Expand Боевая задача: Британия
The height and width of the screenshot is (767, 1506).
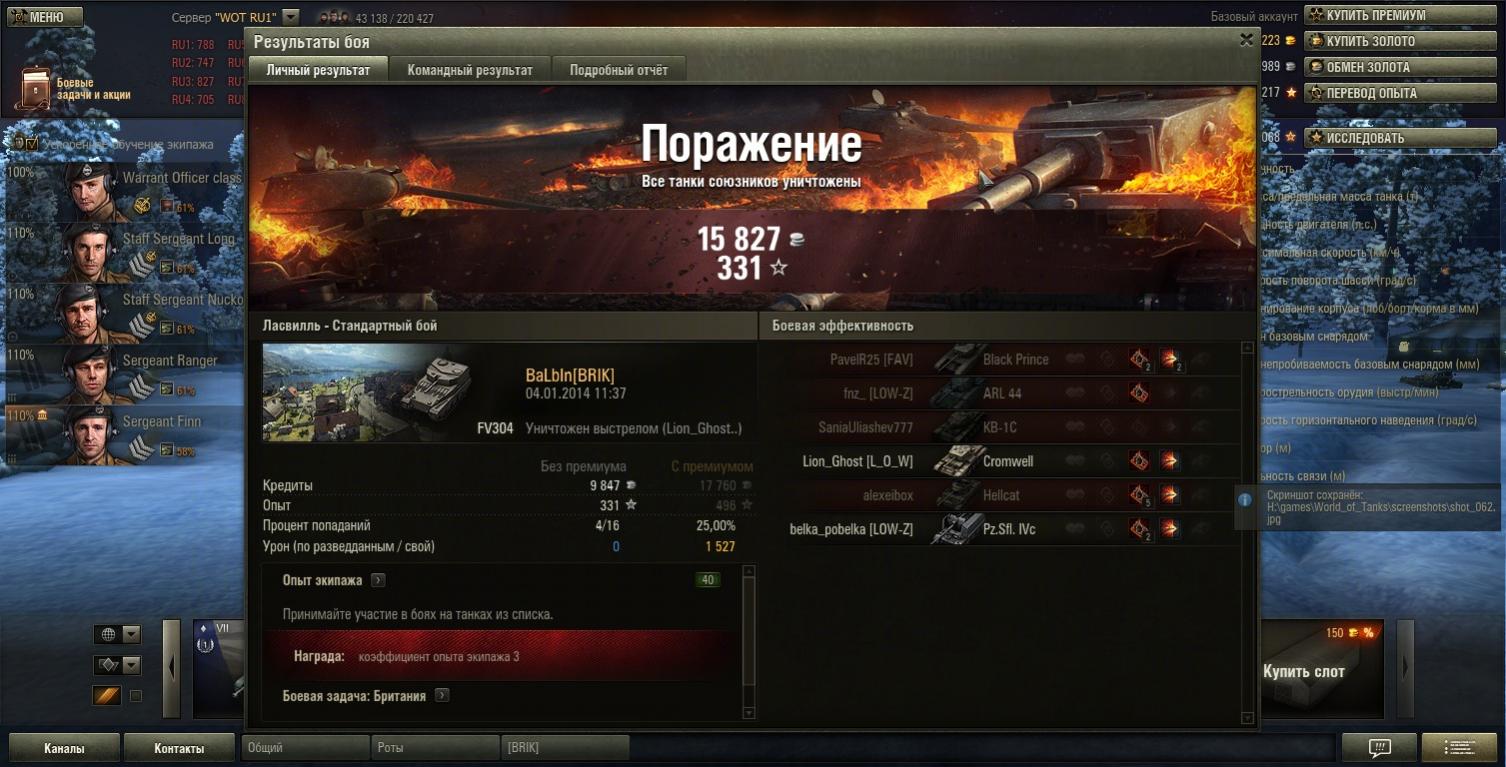(442, 696)
